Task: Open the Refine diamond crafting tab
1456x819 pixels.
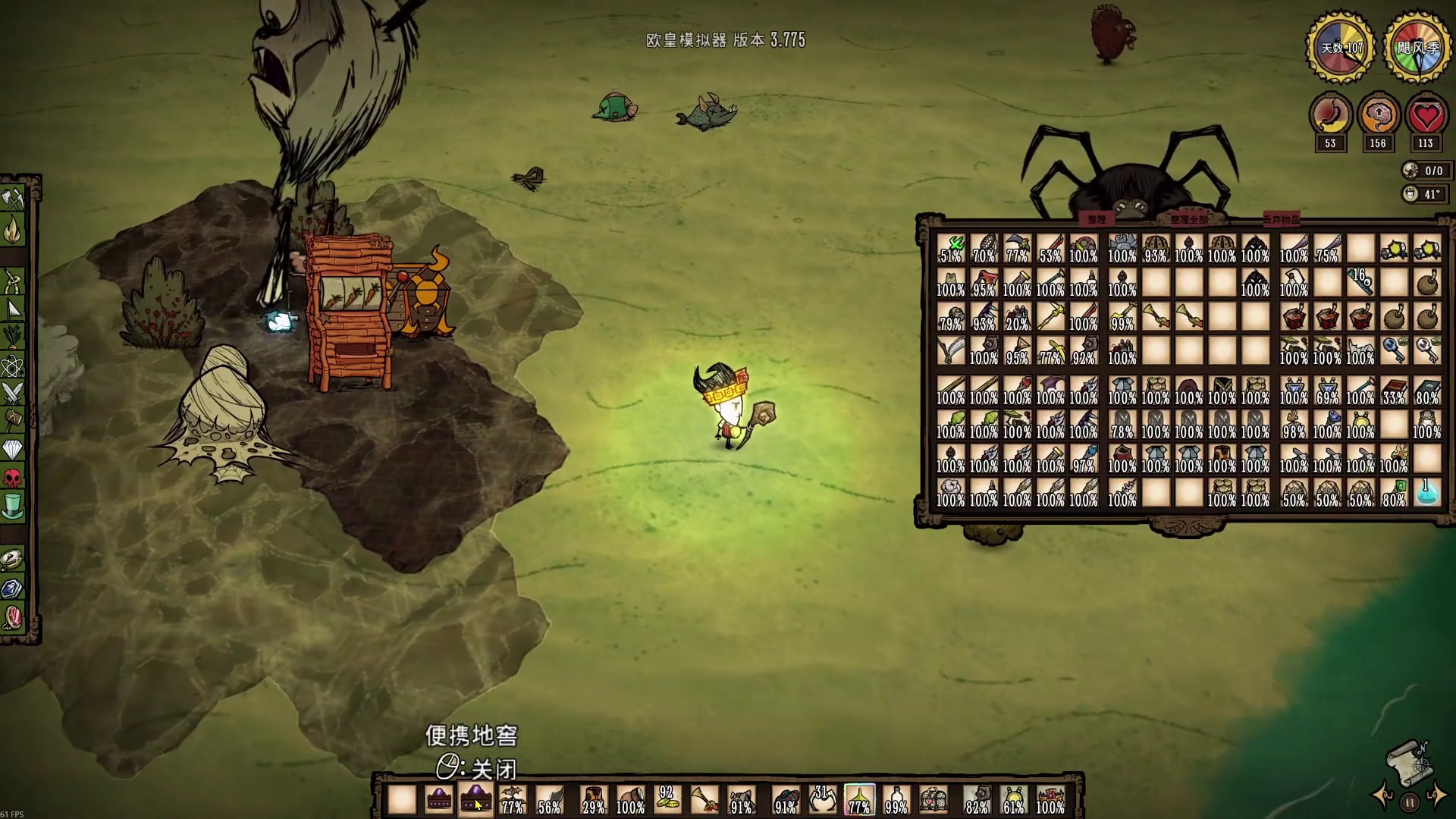Action: click(13, 450)
